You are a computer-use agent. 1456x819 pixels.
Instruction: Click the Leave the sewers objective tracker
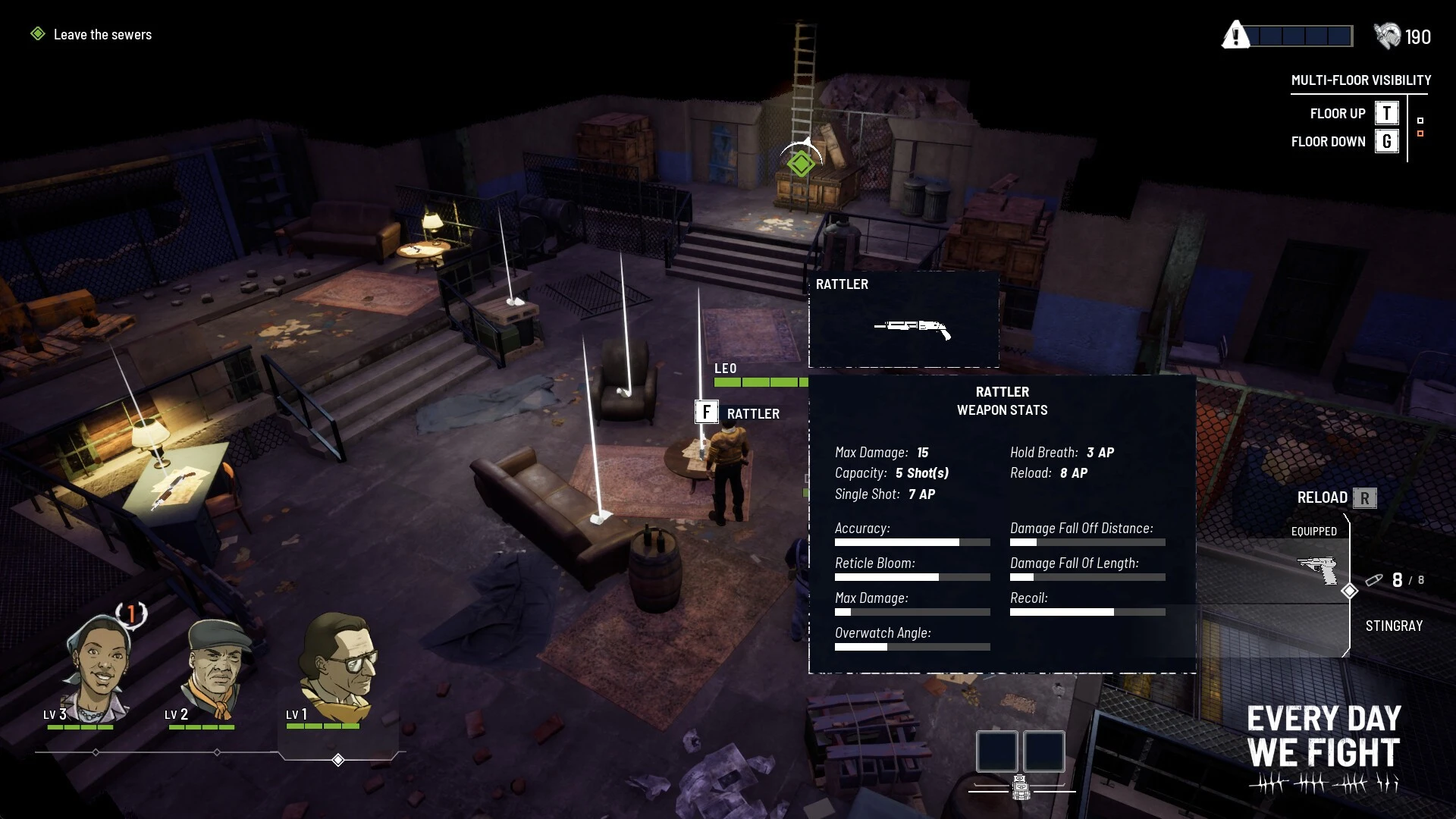tap(102, 35)
